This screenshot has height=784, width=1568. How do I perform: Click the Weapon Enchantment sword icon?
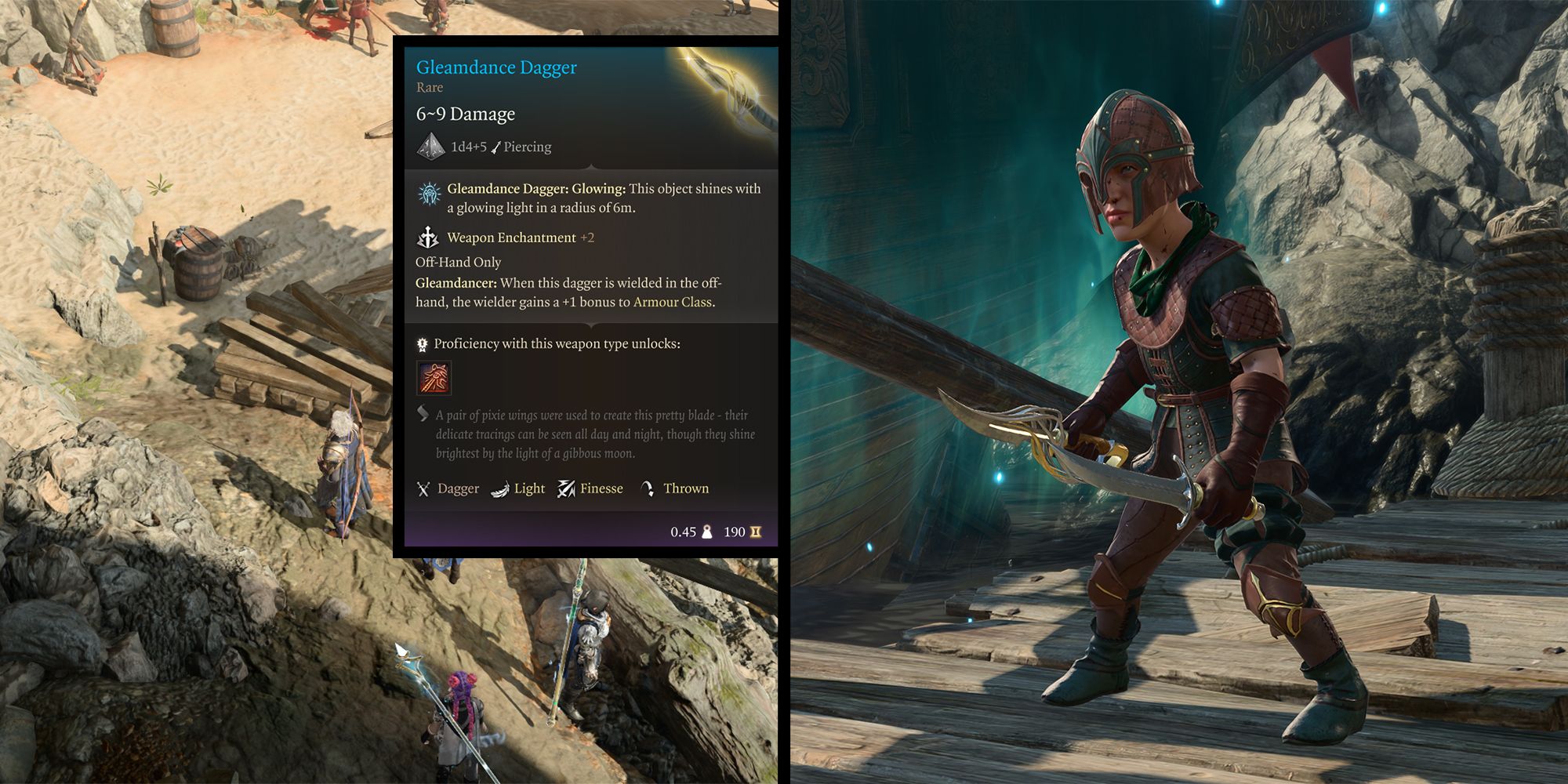tap(428, 238)
